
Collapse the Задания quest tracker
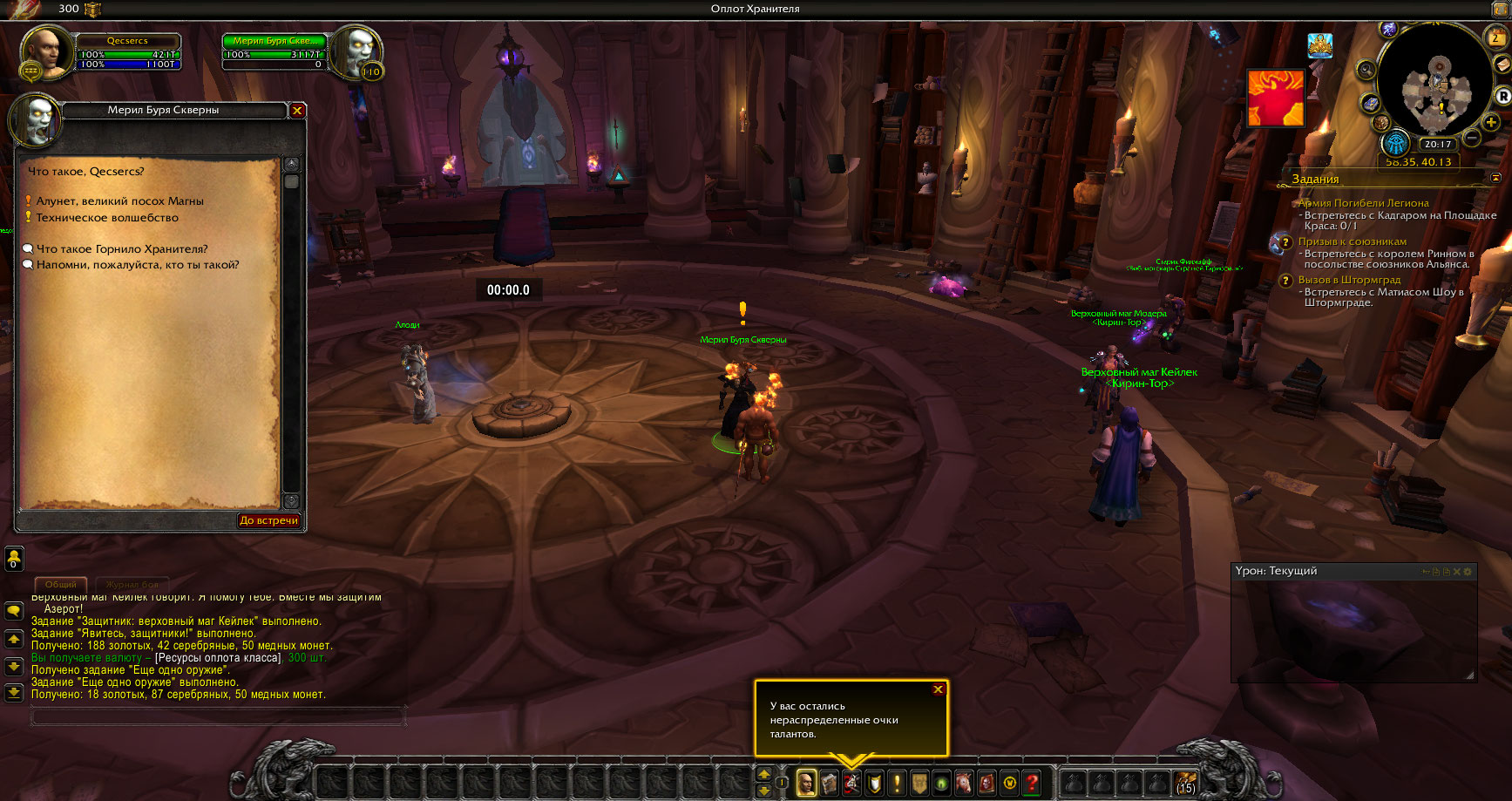coord(1496,178)
